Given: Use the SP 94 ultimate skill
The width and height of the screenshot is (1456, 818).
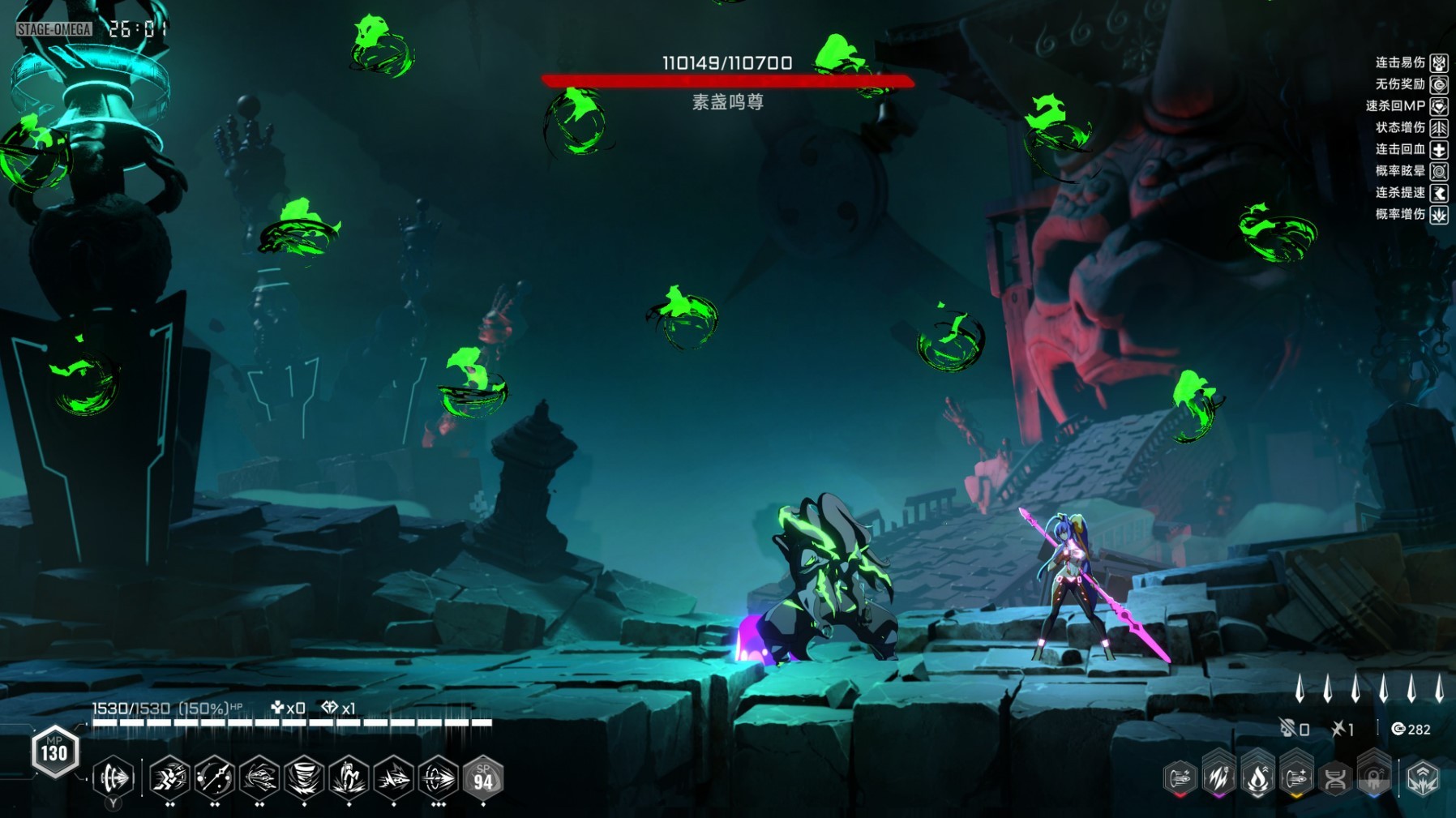Looking at the screenshot, I should pos(483,779).
